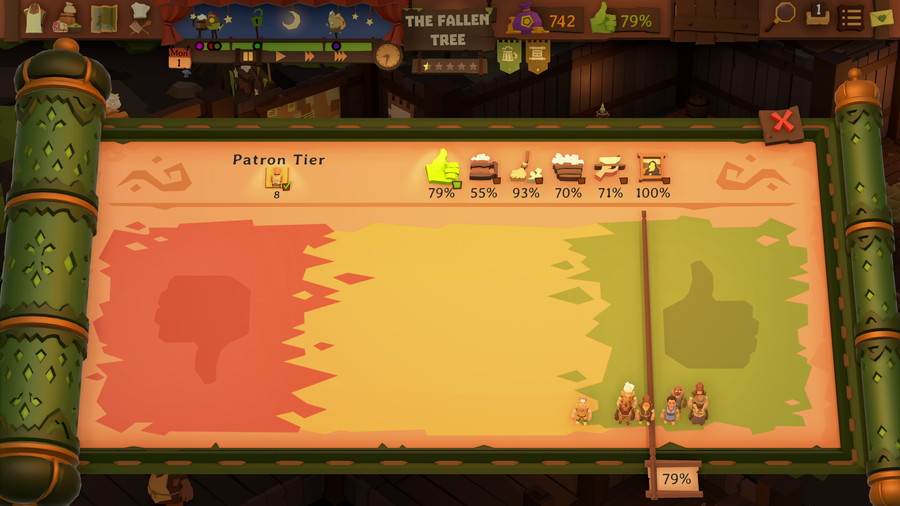The width and height of the screenshot is (900, 506).
Task: Open the food and goods stock menu
Action: [68, 17]
